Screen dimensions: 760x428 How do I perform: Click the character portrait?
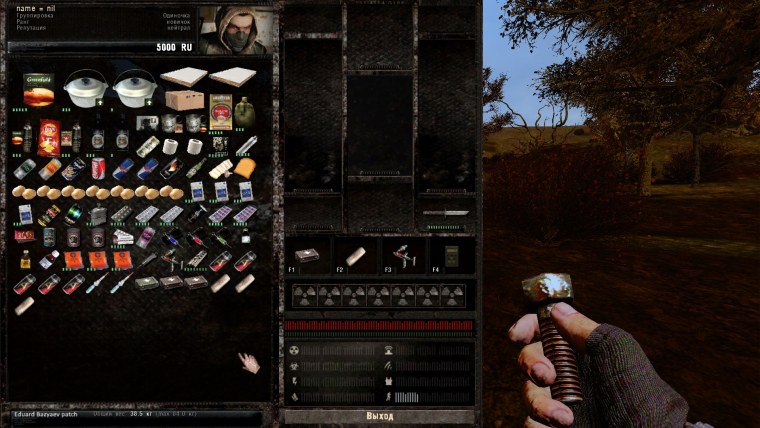click(237, 30)
